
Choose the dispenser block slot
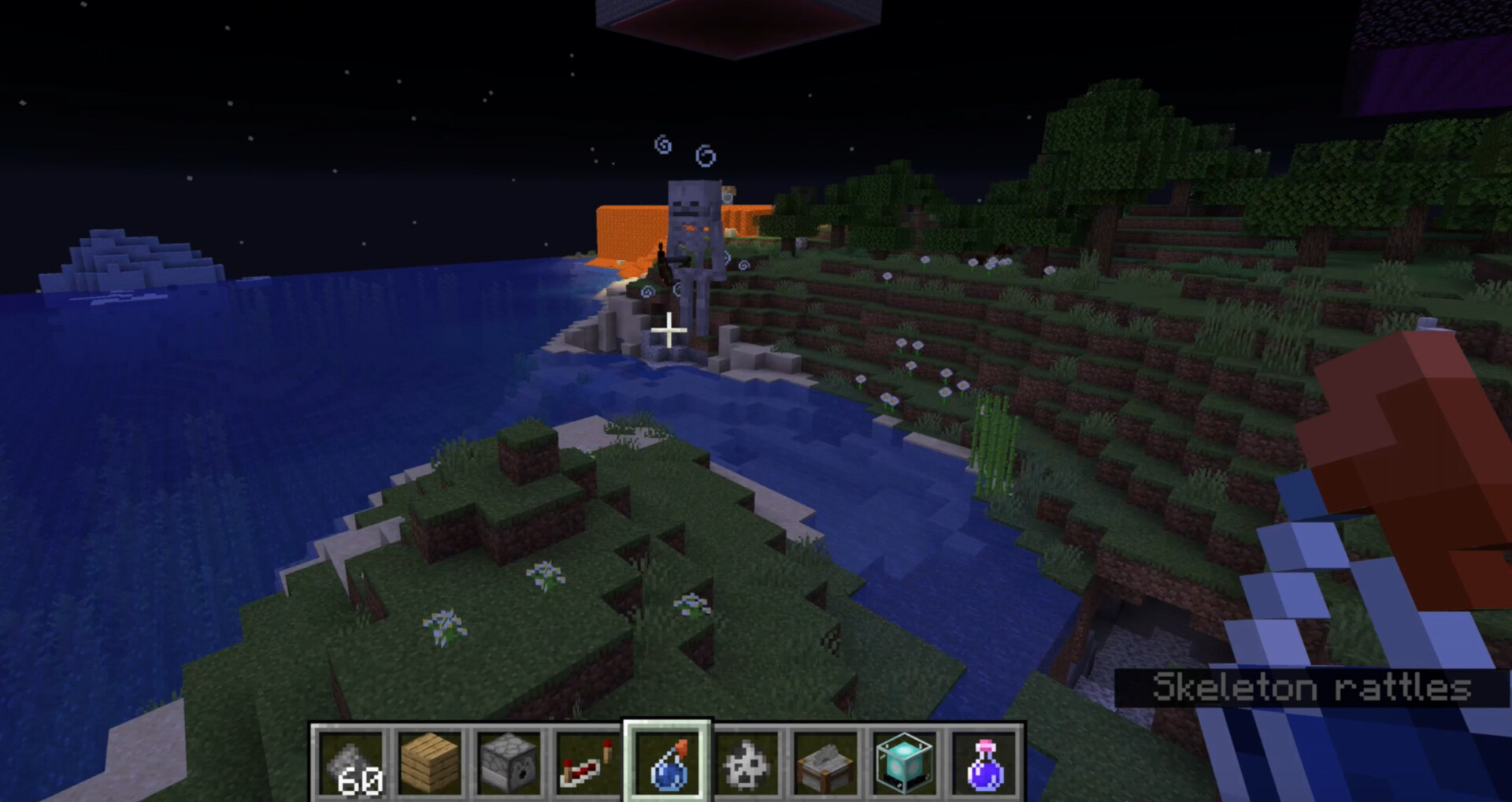pyautogui.click(x=510, y=763)
